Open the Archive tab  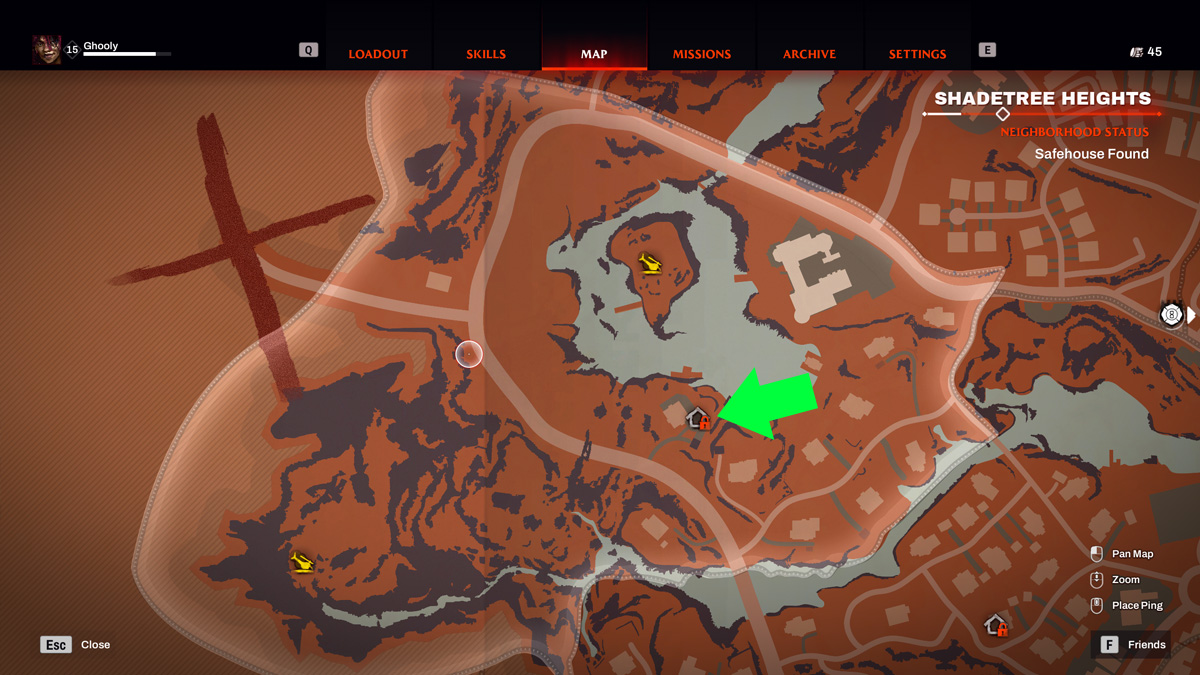tap(809, 54)
